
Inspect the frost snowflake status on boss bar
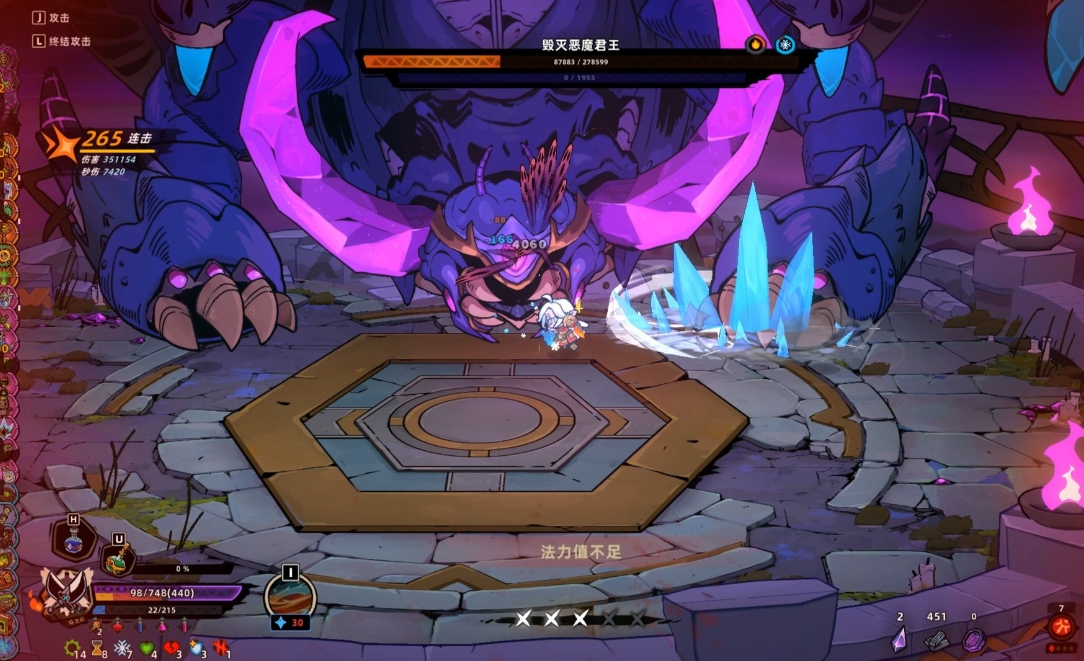785,44
